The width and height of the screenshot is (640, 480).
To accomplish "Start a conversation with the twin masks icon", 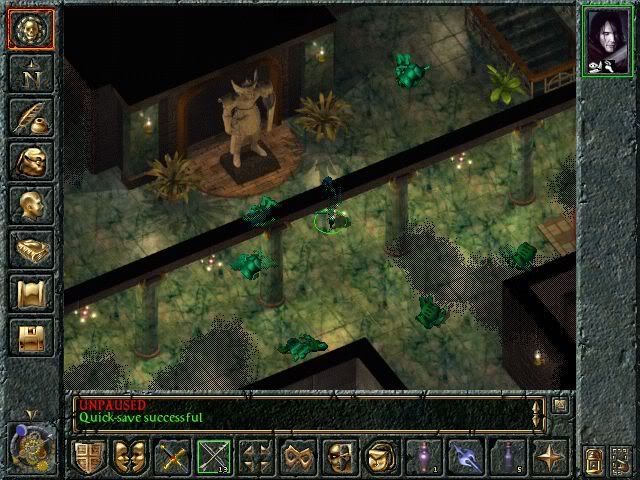I will [x=129, y=457].
